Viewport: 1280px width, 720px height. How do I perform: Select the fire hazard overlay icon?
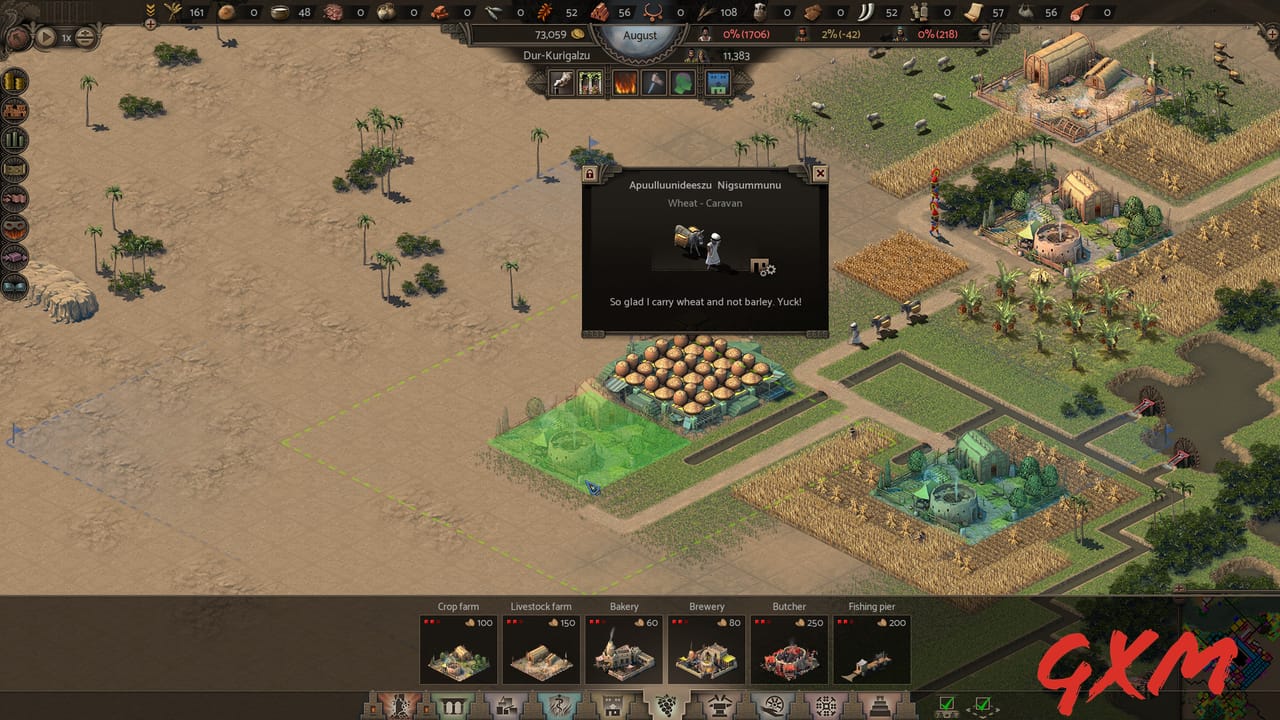coord(624,83)
